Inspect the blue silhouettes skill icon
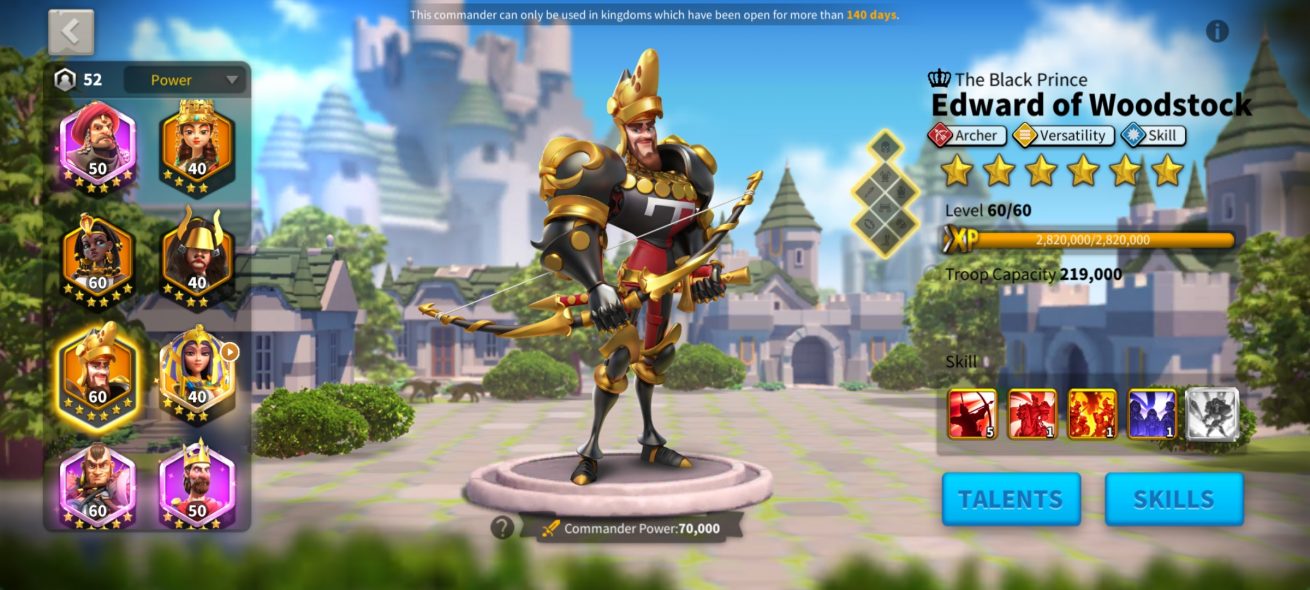Viewport: 1310px width, 590px height. click(1152, 414)
